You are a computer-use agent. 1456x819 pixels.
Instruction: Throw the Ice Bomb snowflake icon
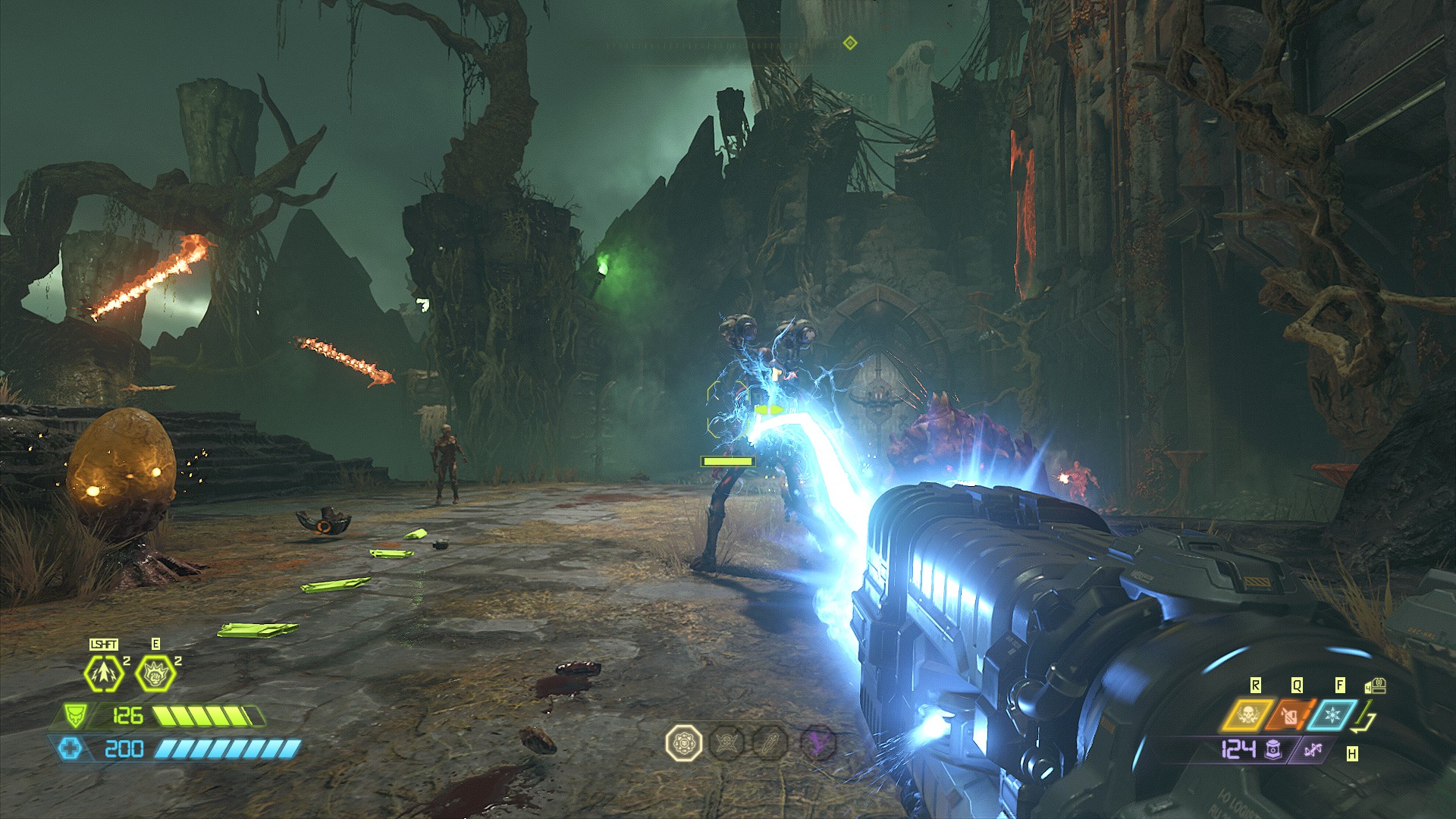pos(1331,715)
